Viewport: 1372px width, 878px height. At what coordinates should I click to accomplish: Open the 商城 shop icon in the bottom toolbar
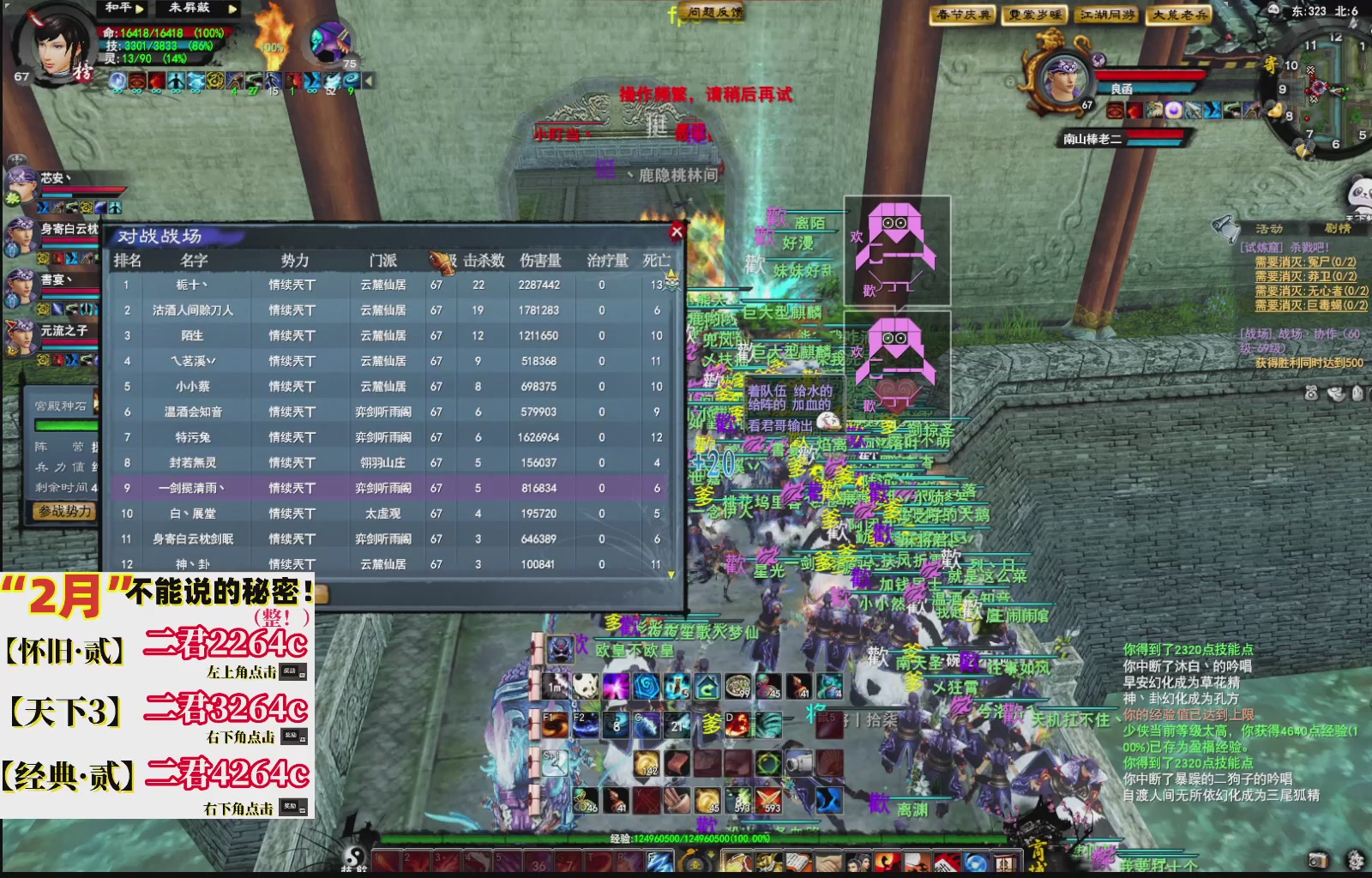coord(1005,863)
